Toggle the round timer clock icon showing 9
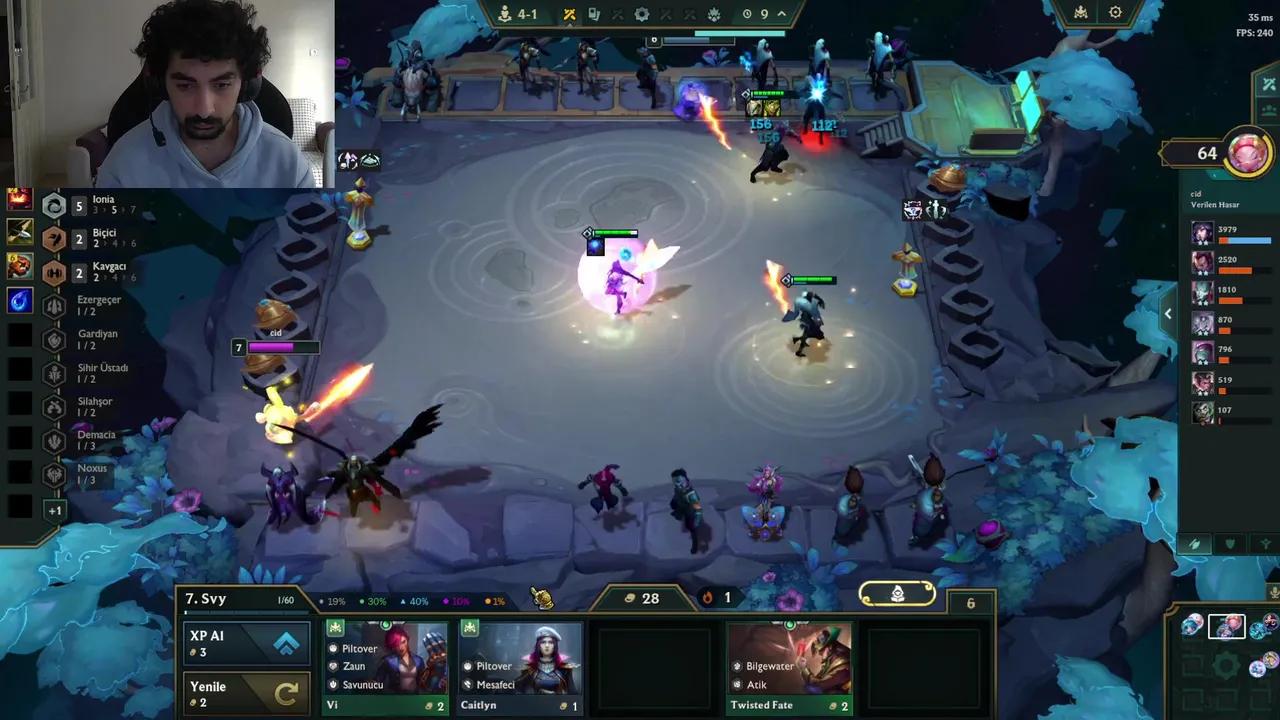Image resolution: width=1280 pixels, height=720 pixels. pyautogui.click(x=746, y=14)
